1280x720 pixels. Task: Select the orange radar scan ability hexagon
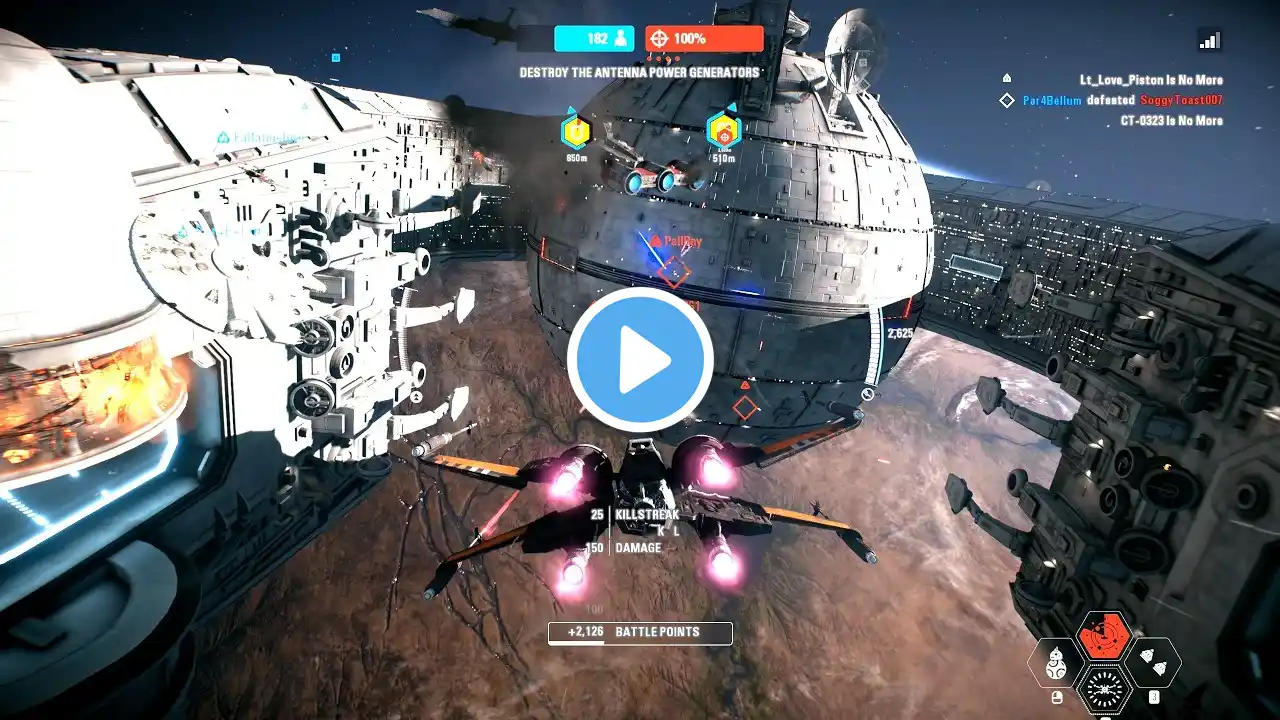(1103, 637)
